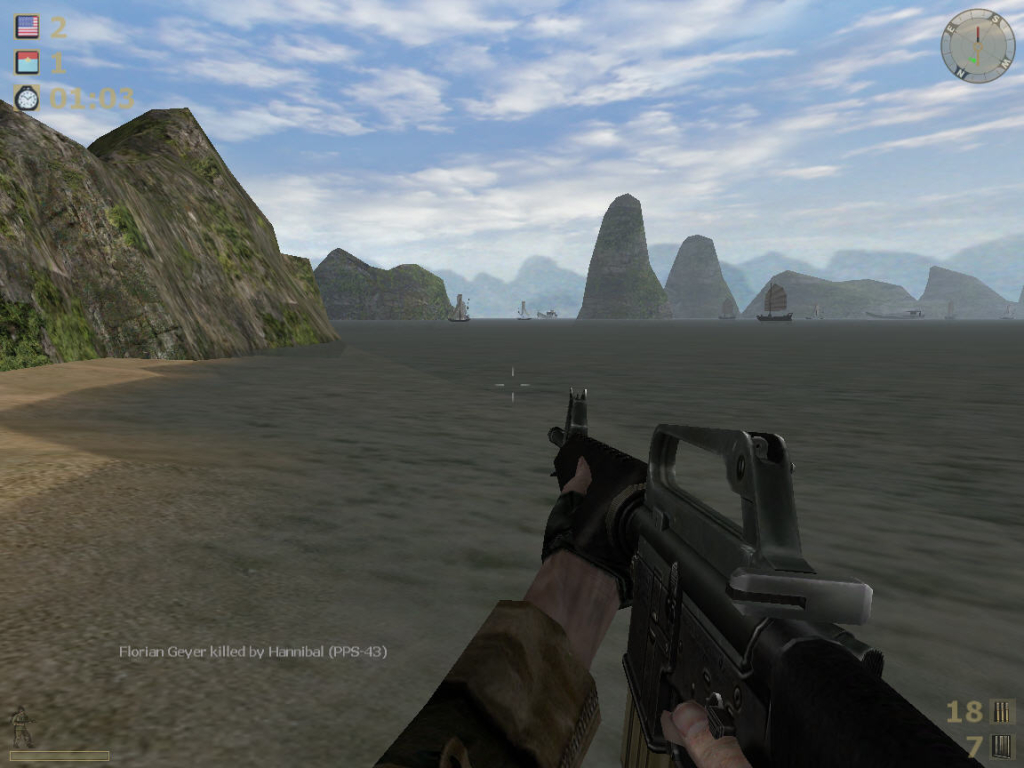
Task: Click the soldier stance icon
Action: point(20,727)
